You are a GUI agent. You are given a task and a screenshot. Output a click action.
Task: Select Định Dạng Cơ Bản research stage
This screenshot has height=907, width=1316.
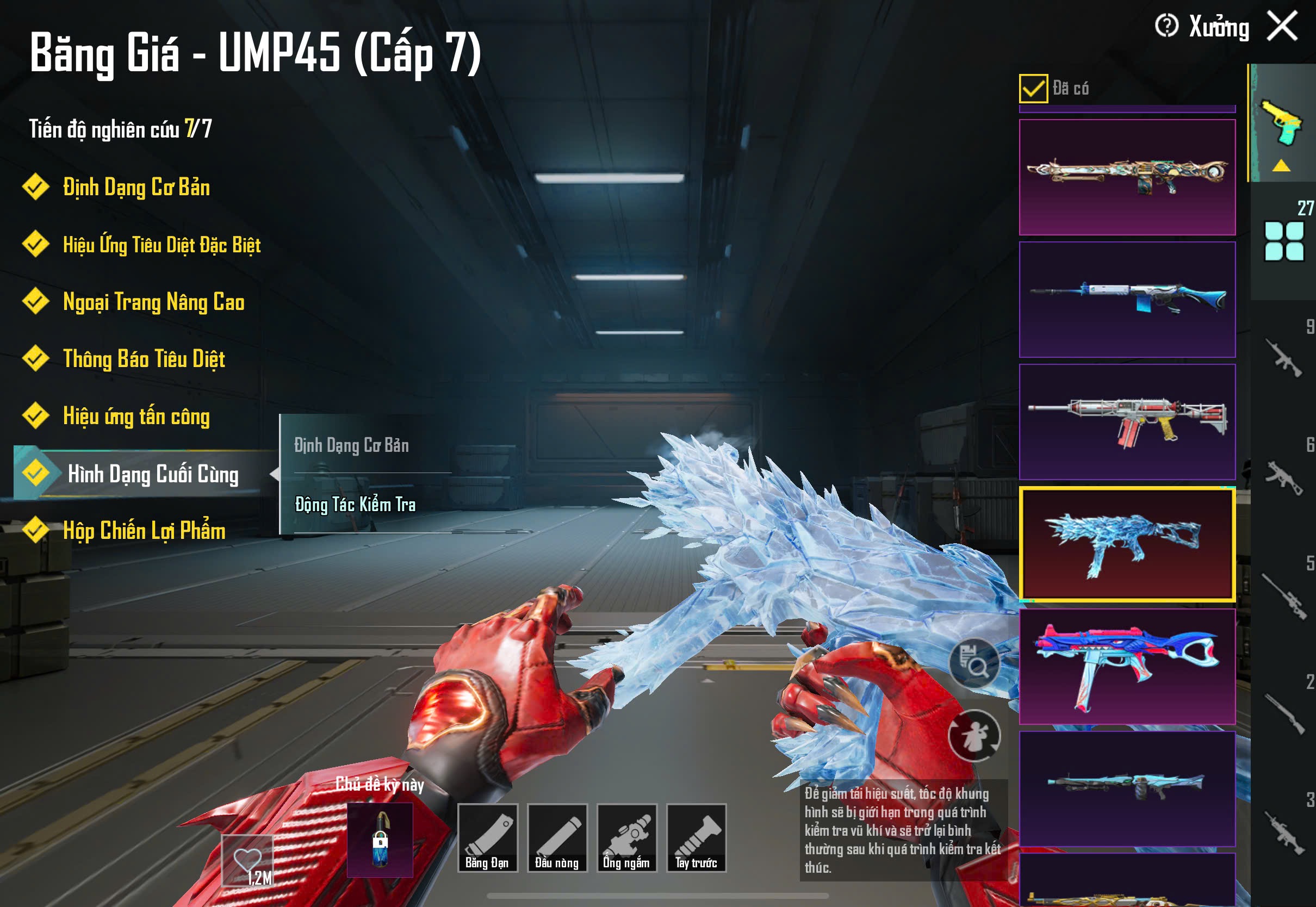pos(136,188)
